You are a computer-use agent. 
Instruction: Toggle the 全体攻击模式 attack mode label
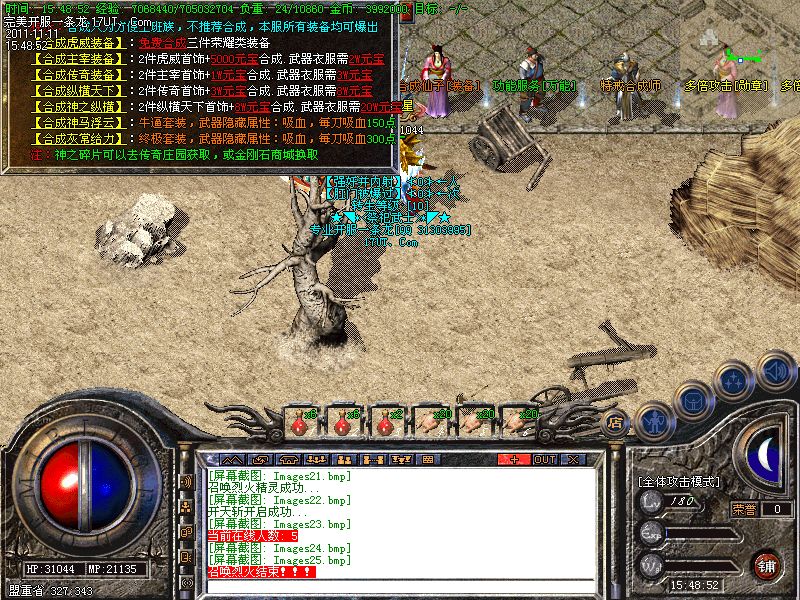pos(679,482)
